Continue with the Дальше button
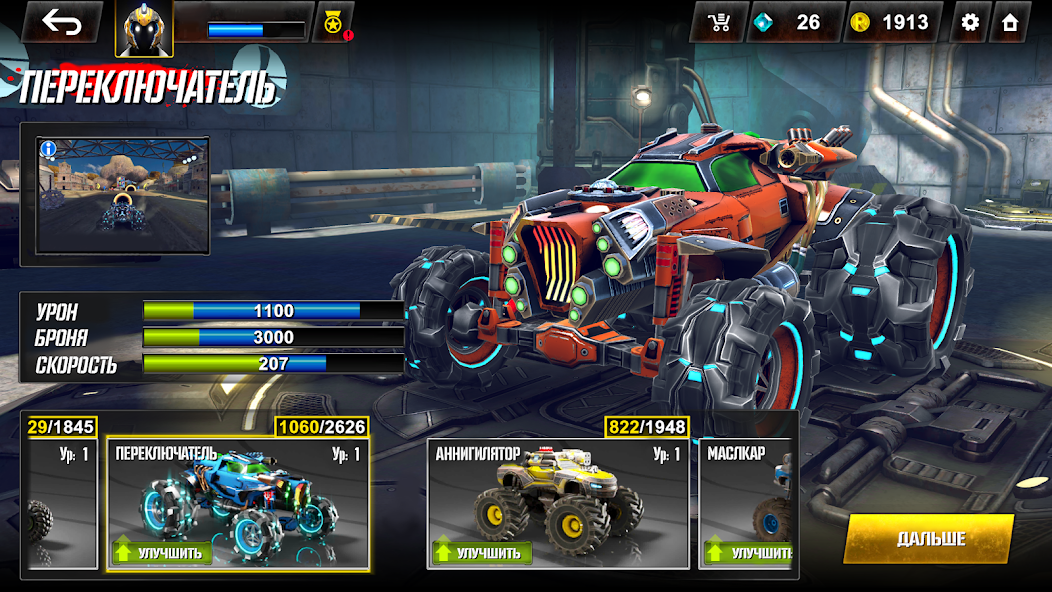The height and width of the screenshot is (592, 1052). (929, 539)
